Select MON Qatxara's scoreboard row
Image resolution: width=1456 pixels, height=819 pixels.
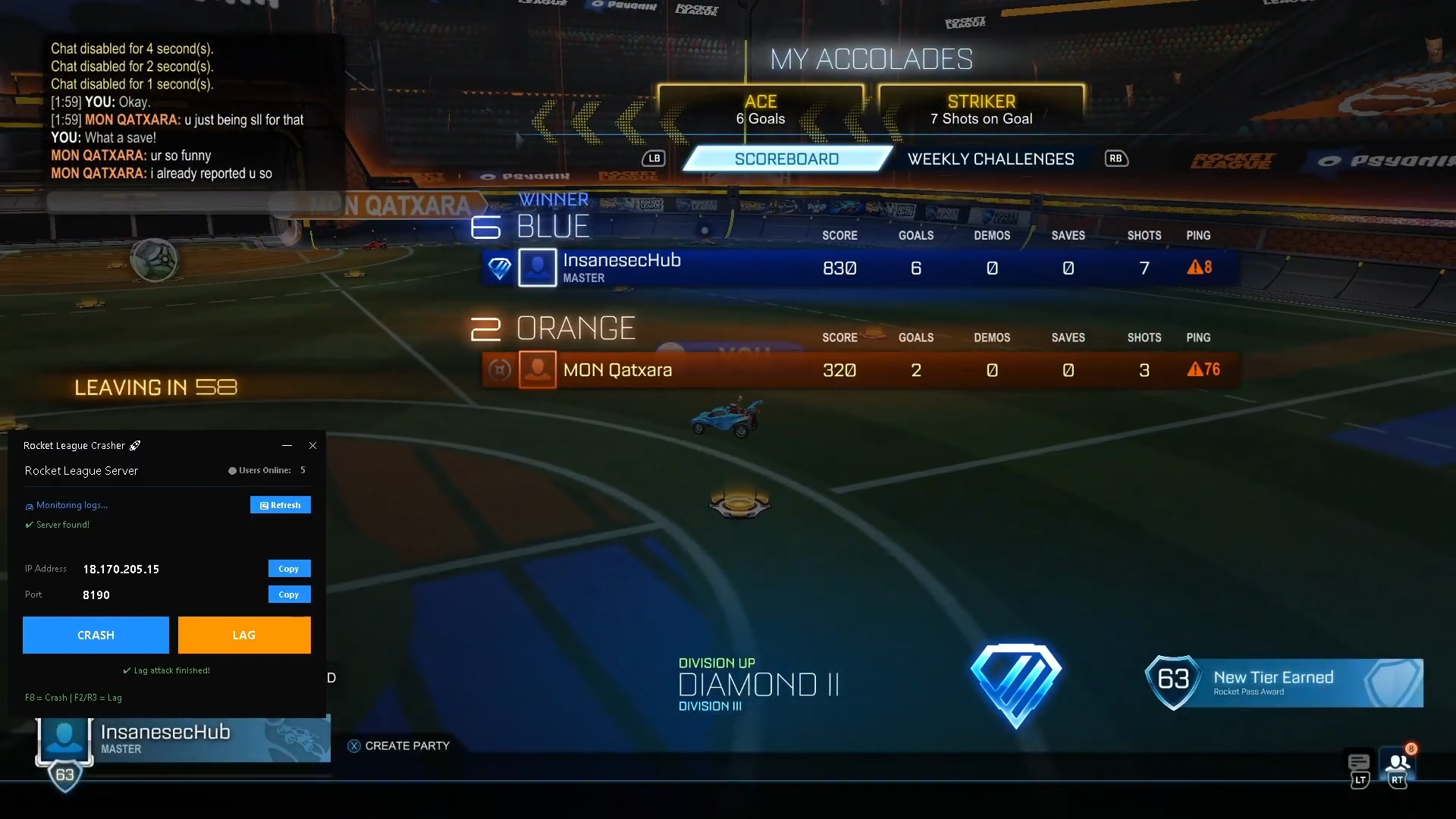pos(860,370)
